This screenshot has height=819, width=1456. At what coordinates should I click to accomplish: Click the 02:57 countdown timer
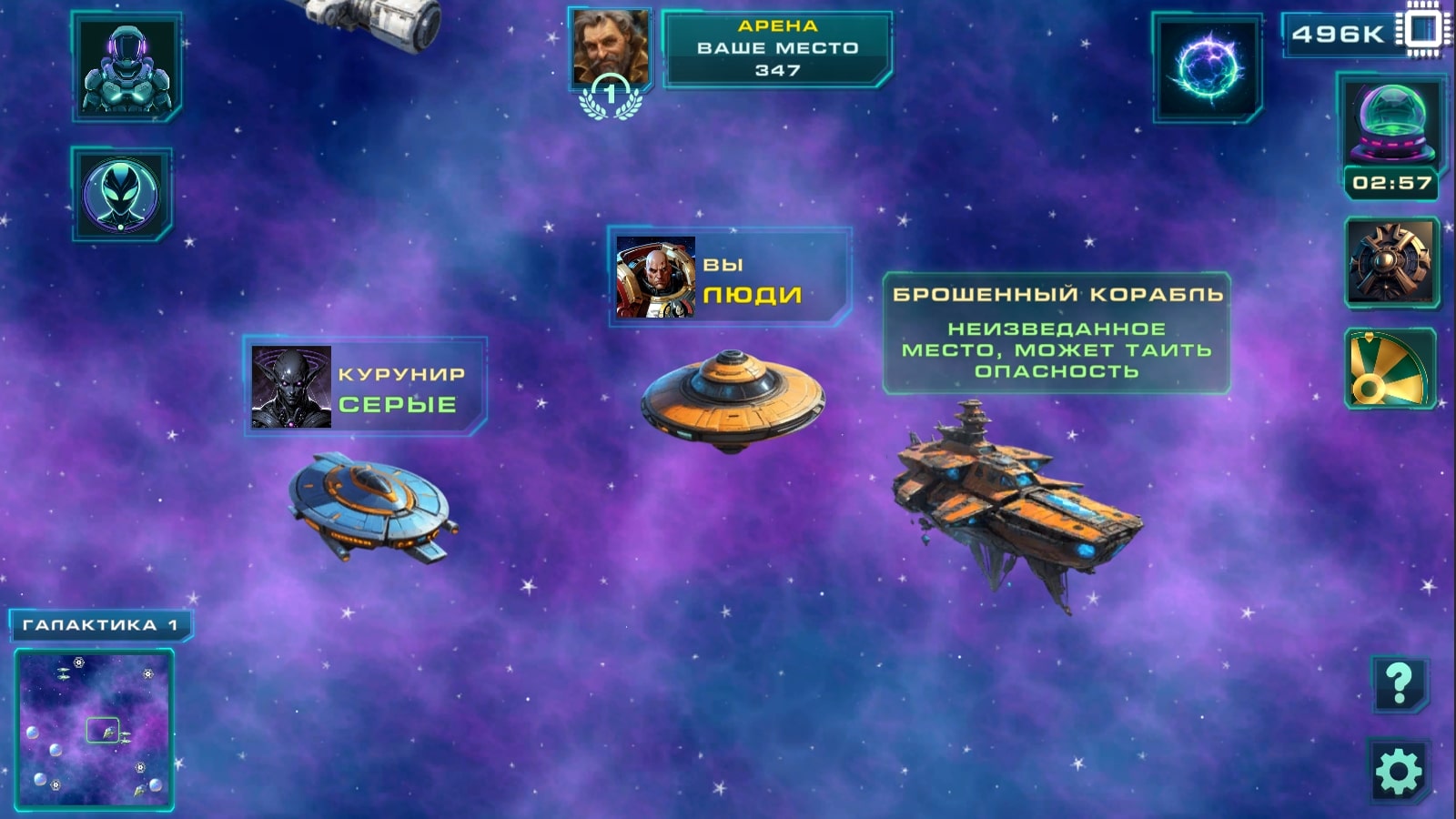click(x=1393, y=182)
